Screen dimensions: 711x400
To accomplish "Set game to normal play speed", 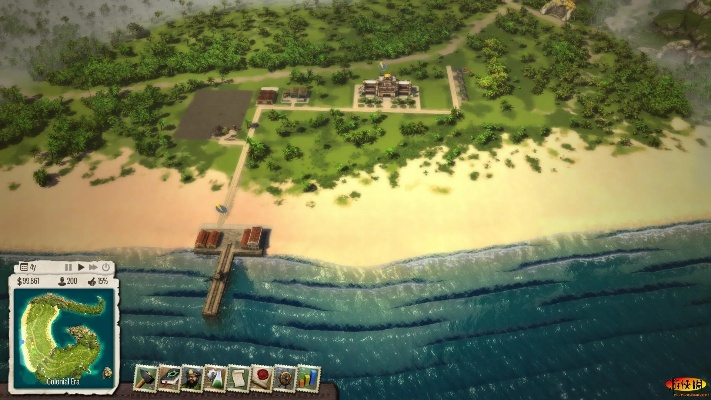I will [x=81, y=268].
